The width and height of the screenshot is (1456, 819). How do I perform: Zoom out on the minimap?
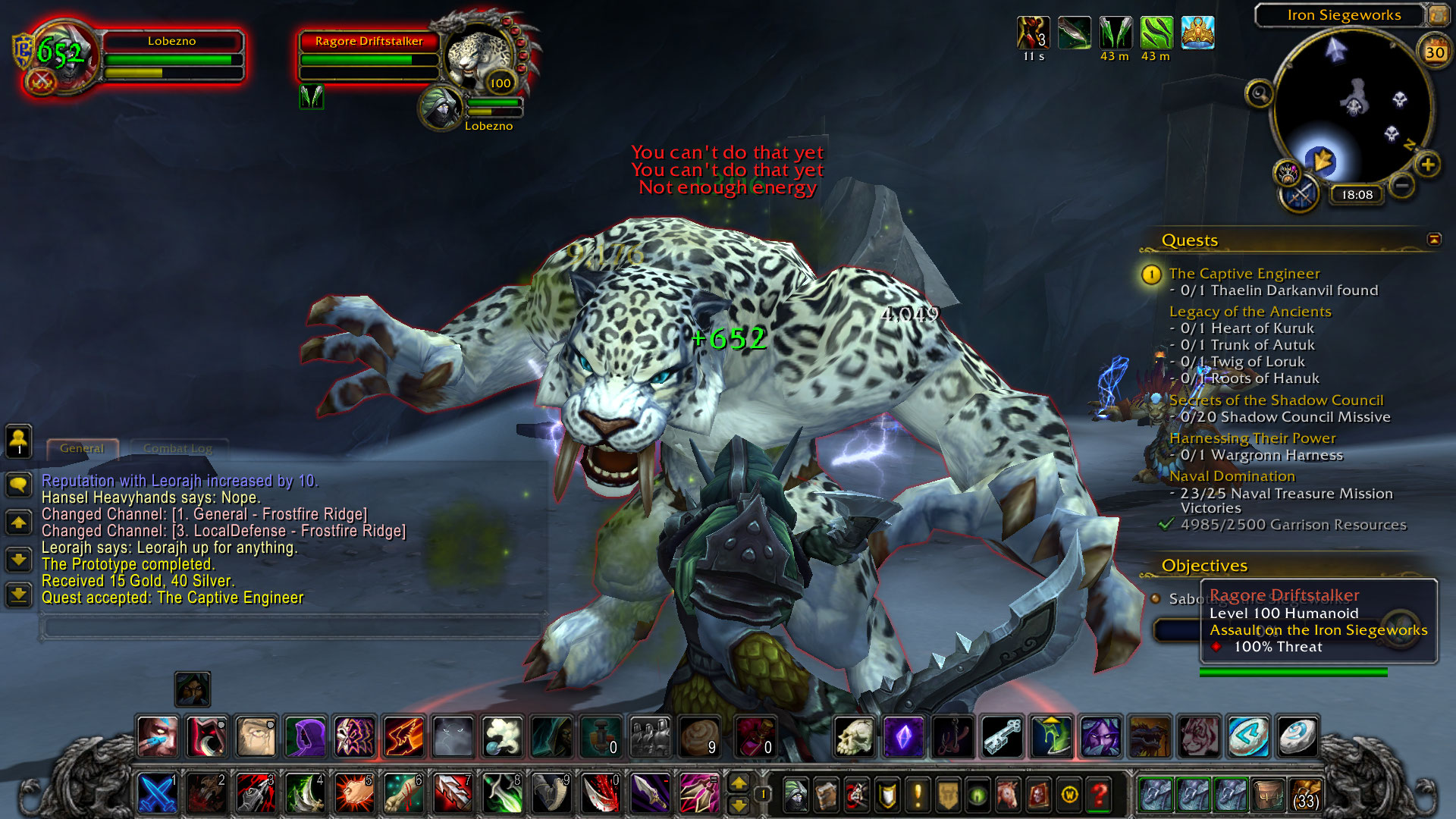1402,185
